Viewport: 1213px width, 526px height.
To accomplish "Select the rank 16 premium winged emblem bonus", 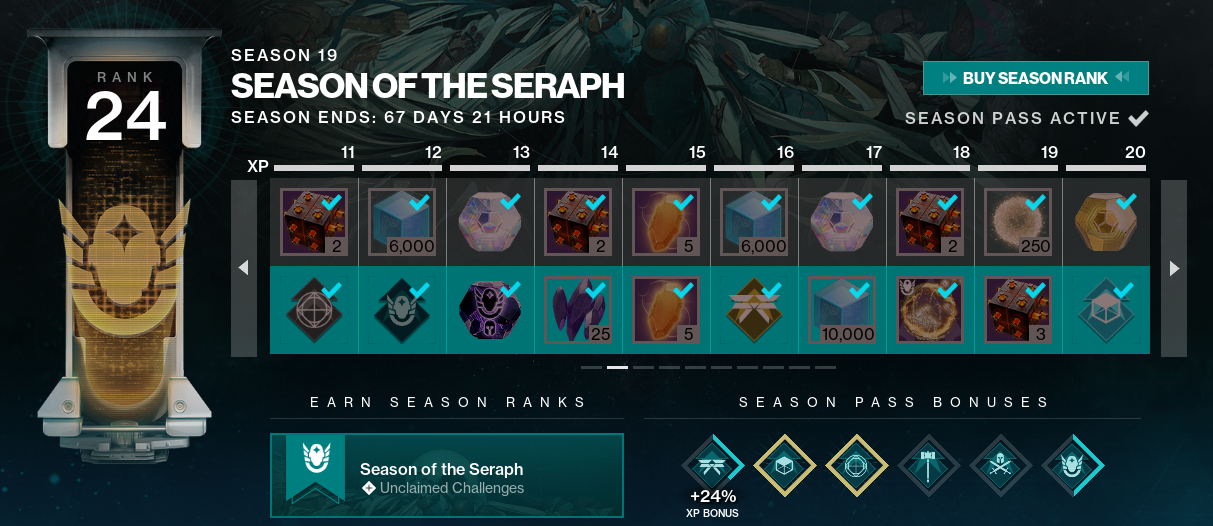I will click(754, 310).
